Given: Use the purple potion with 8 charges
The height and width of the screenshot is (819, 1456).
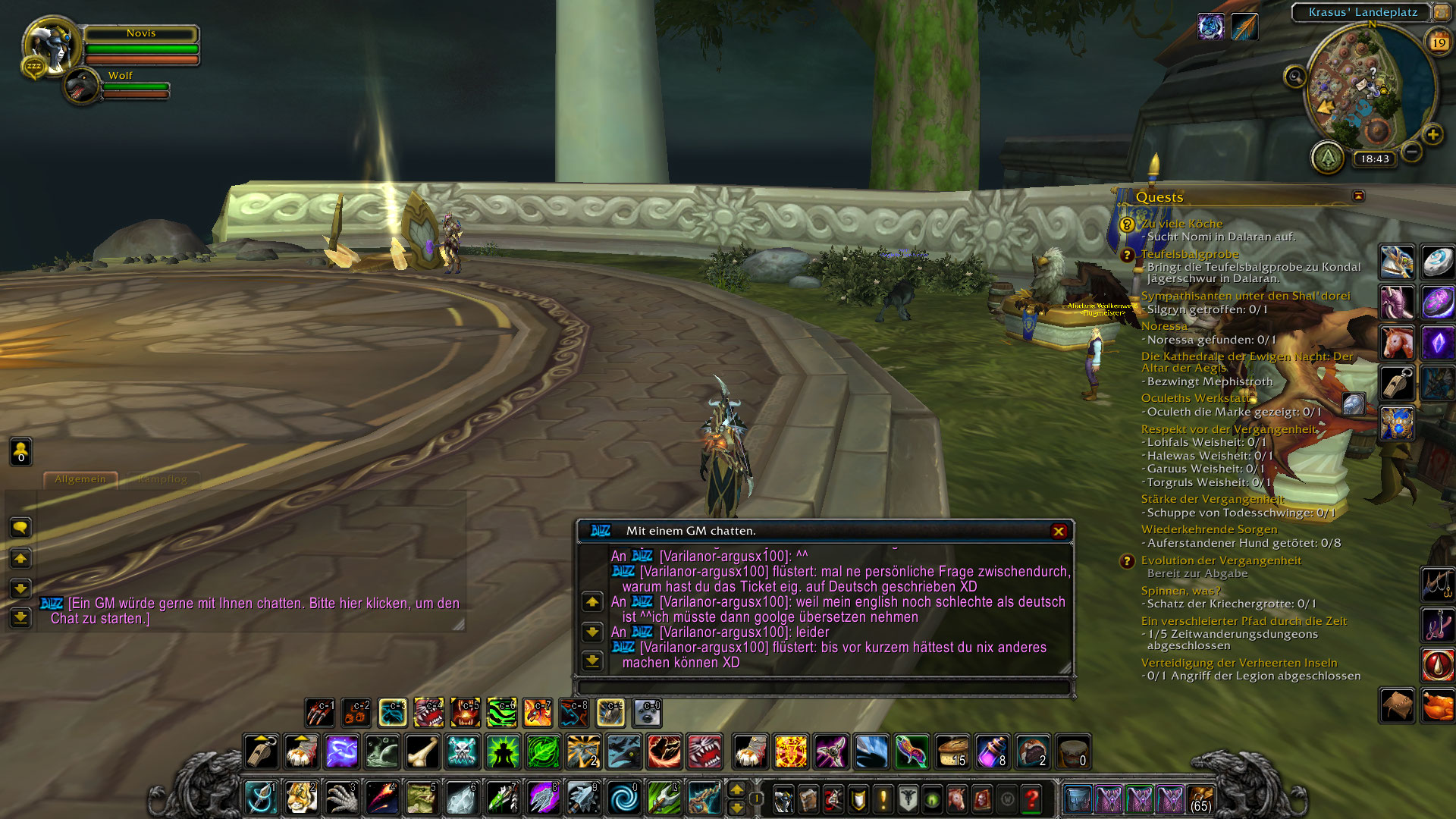Looking at the screenshot, I should click(992, 752).
